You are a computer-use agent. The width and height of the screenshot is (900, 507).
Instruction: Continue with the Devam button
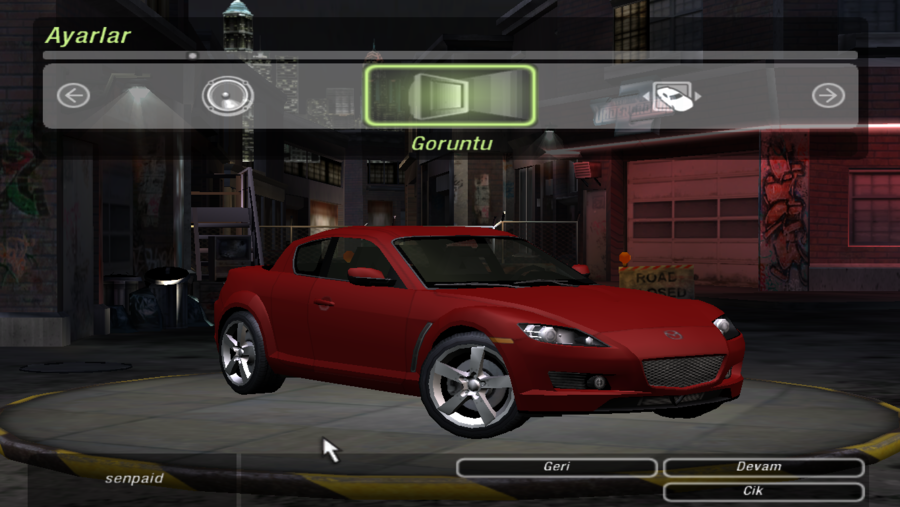pos(763,467)
